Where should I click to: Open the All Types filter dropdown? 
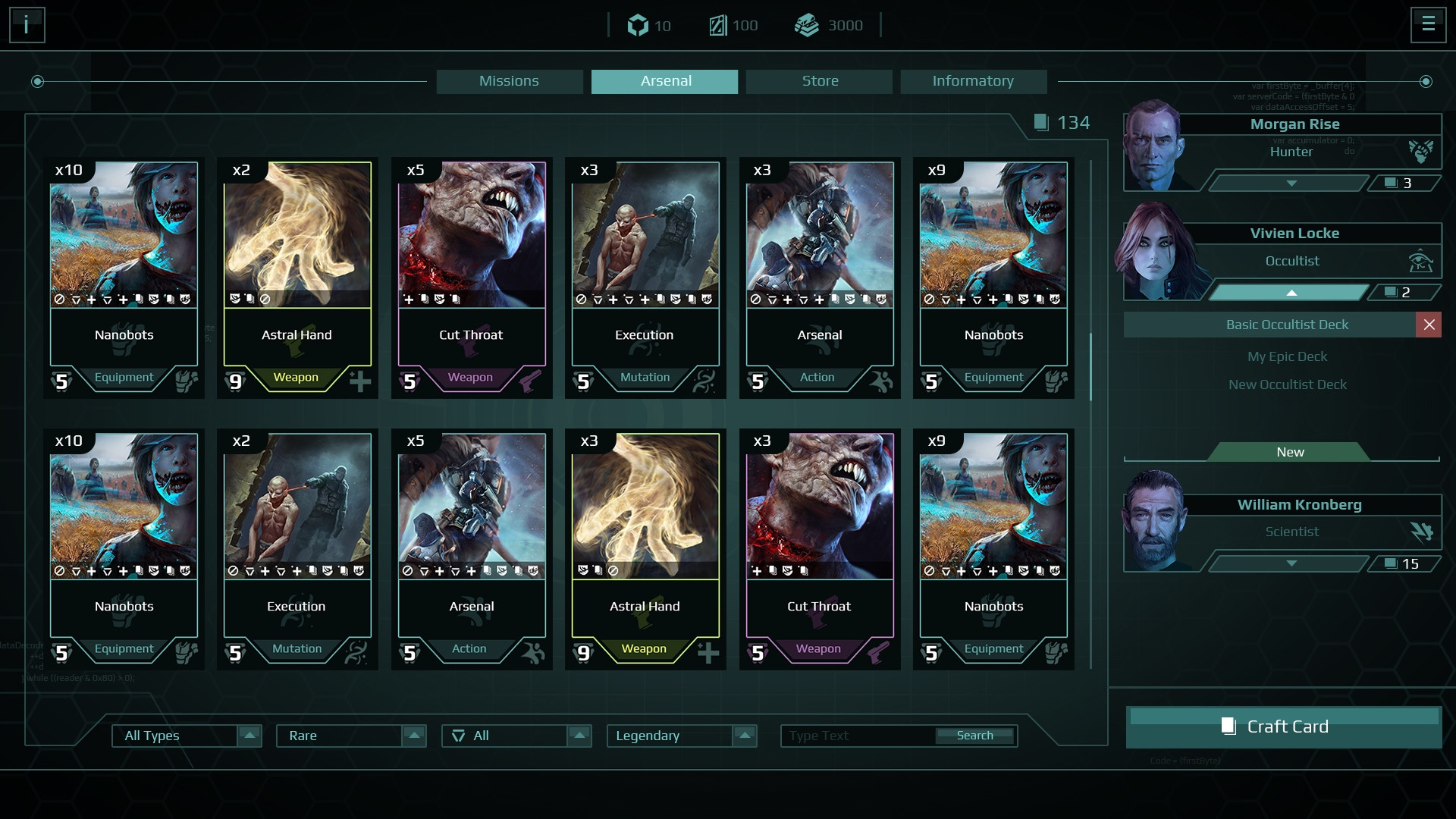(249, 736)
